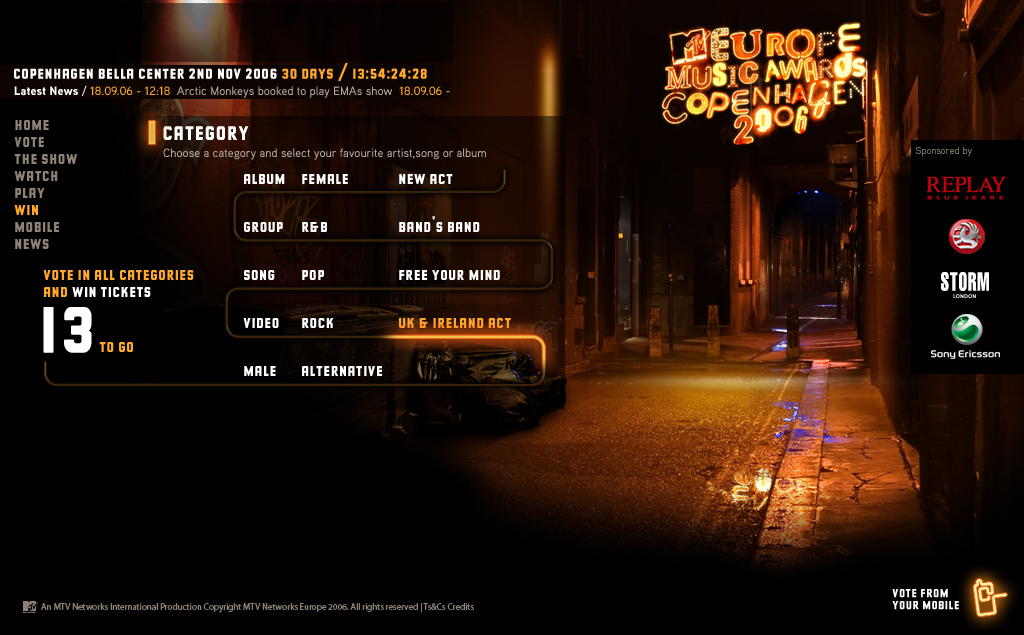This screenshot has height=635, width=1024.
Task: Select the Watch menu item
Action: [36, 177]
